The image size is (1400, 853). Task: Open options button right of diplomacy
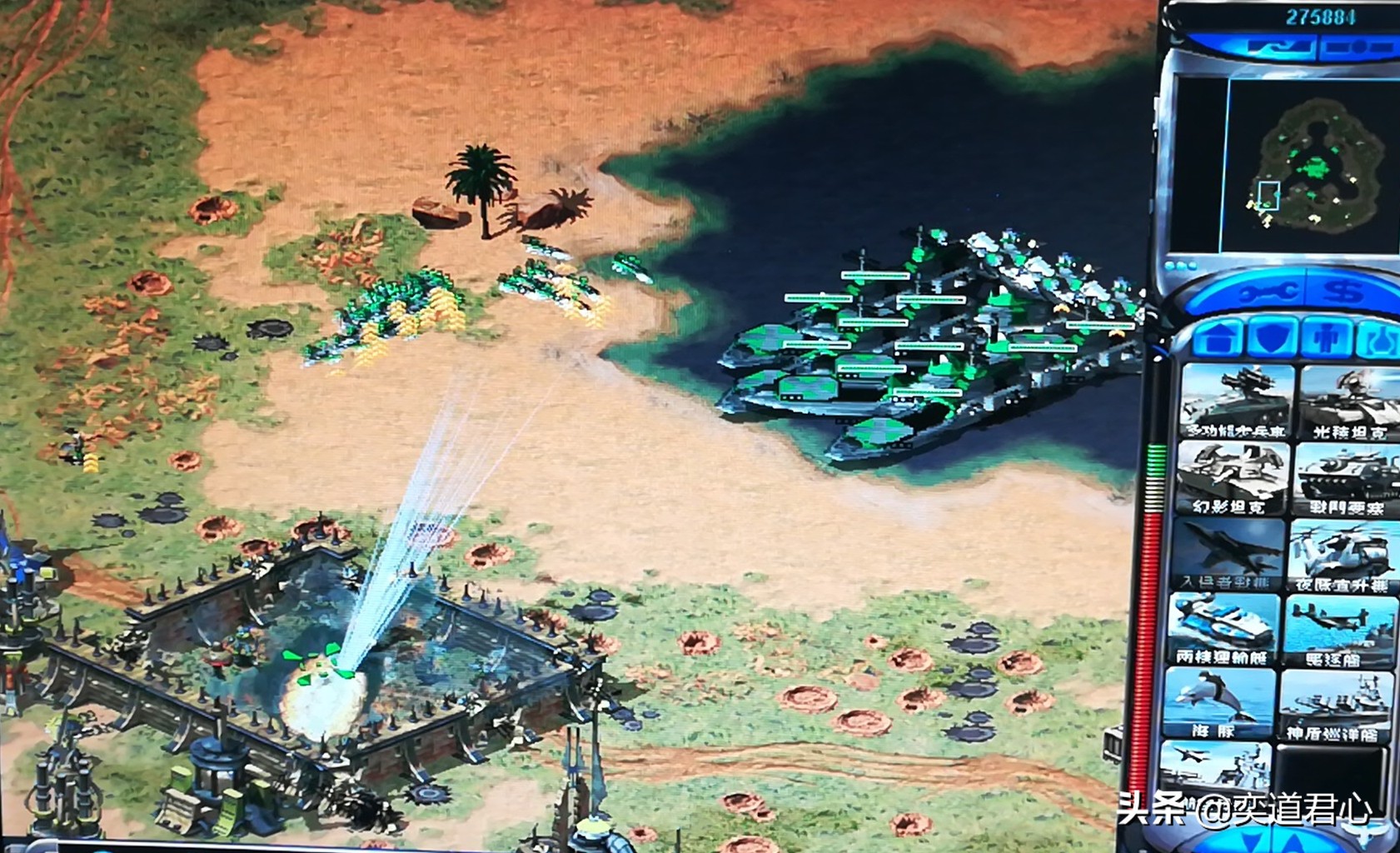coord(1358,47)
